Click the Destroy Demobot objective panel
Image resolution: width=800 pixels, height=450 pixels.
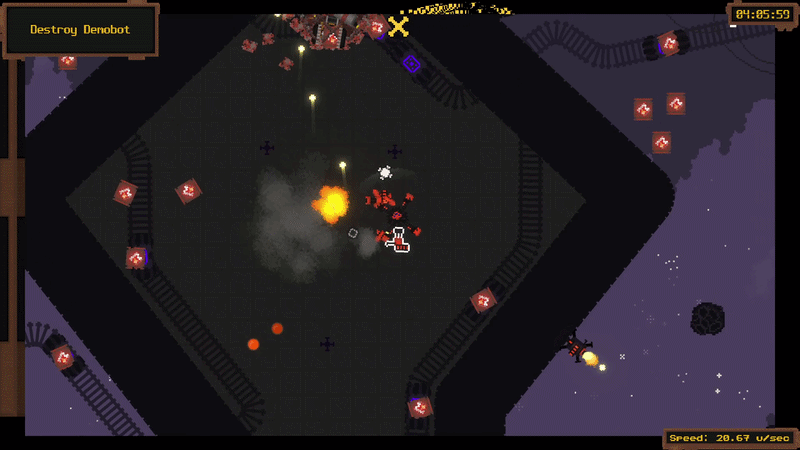pyautogui.click(x=81, y=30)
